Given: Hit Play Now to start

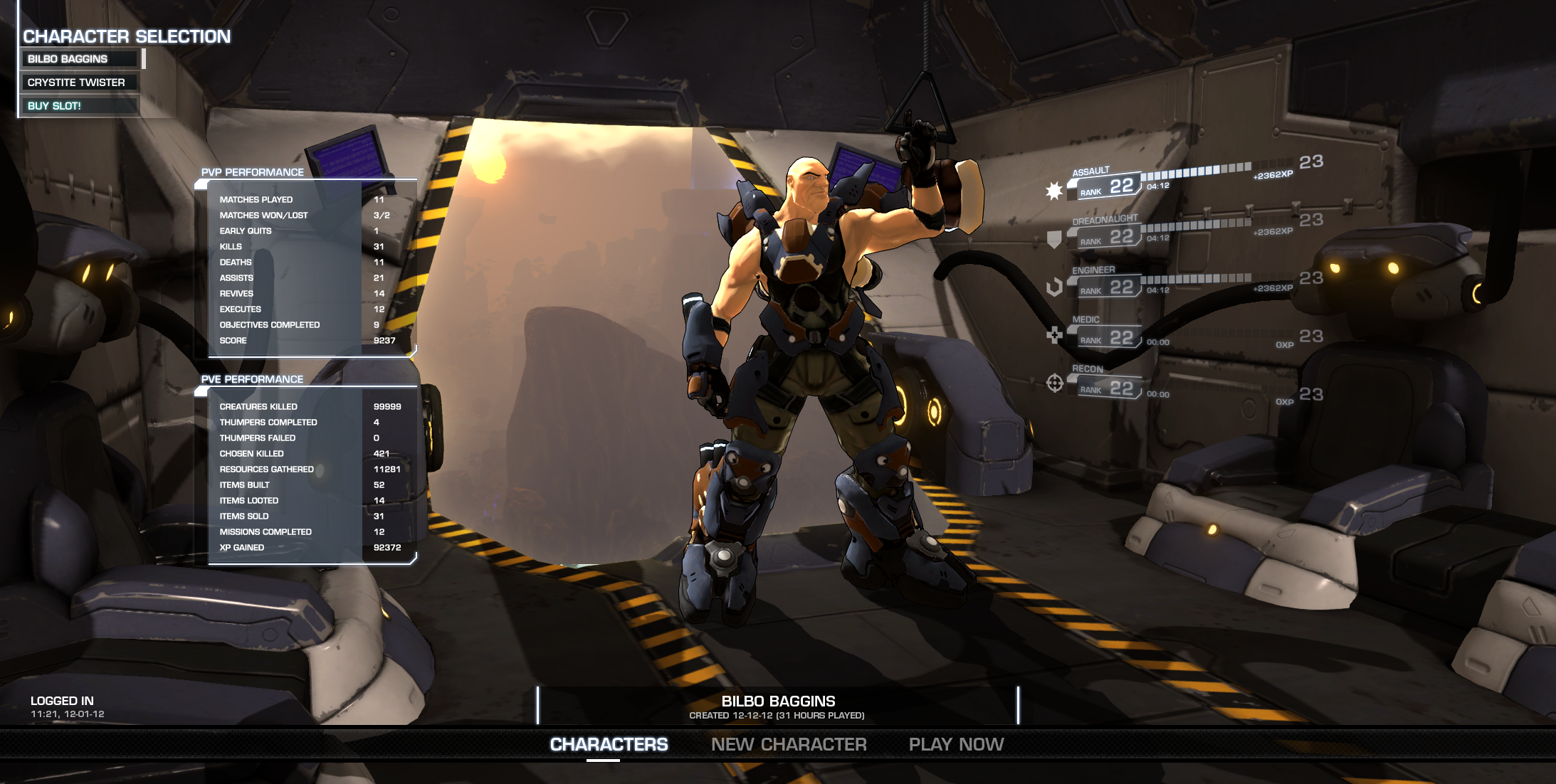Looking at the screenshot, I should tap(956, 744).
